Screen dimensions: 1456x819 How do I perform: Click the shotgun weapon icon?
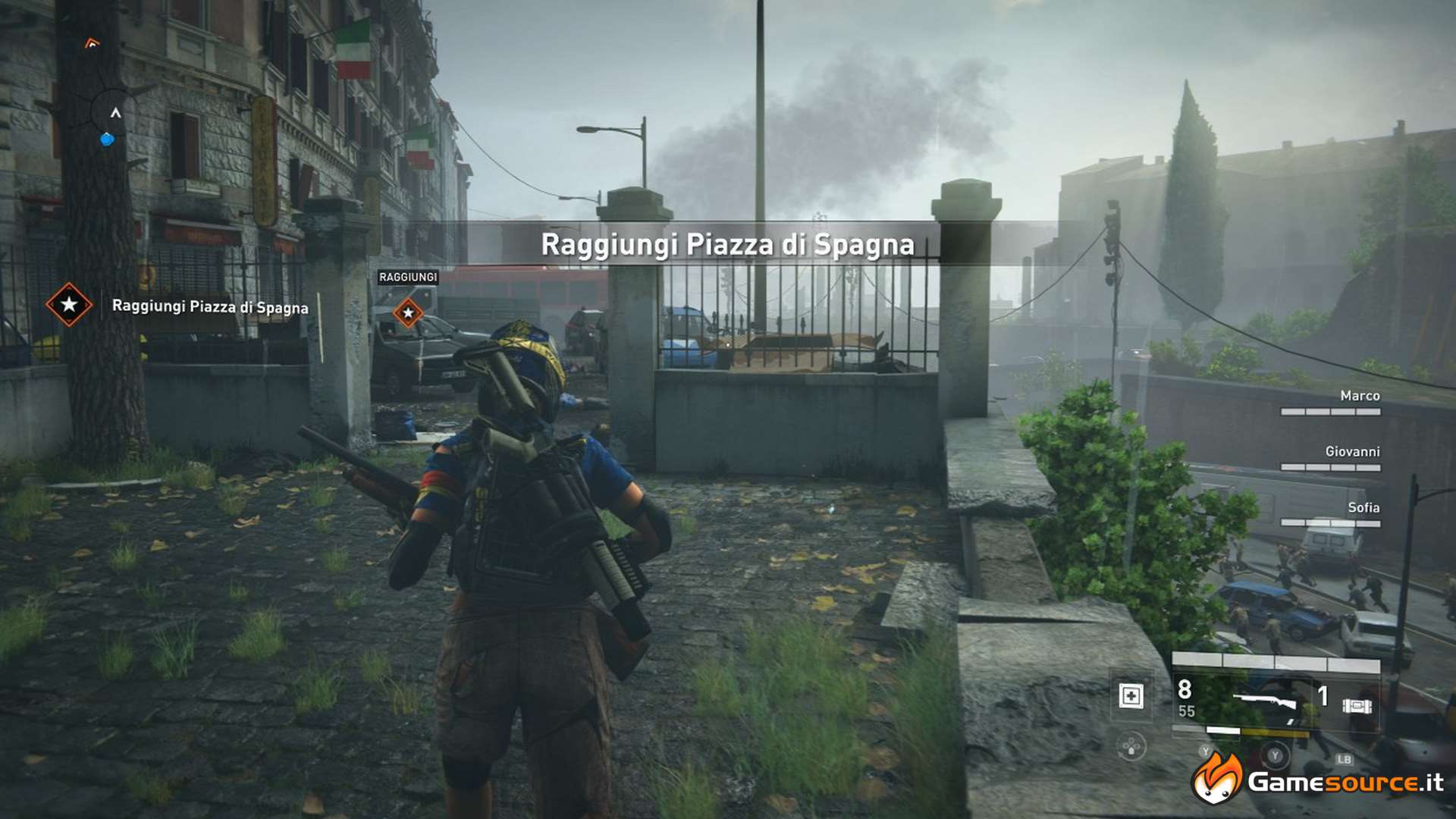tap(1264, 699)
